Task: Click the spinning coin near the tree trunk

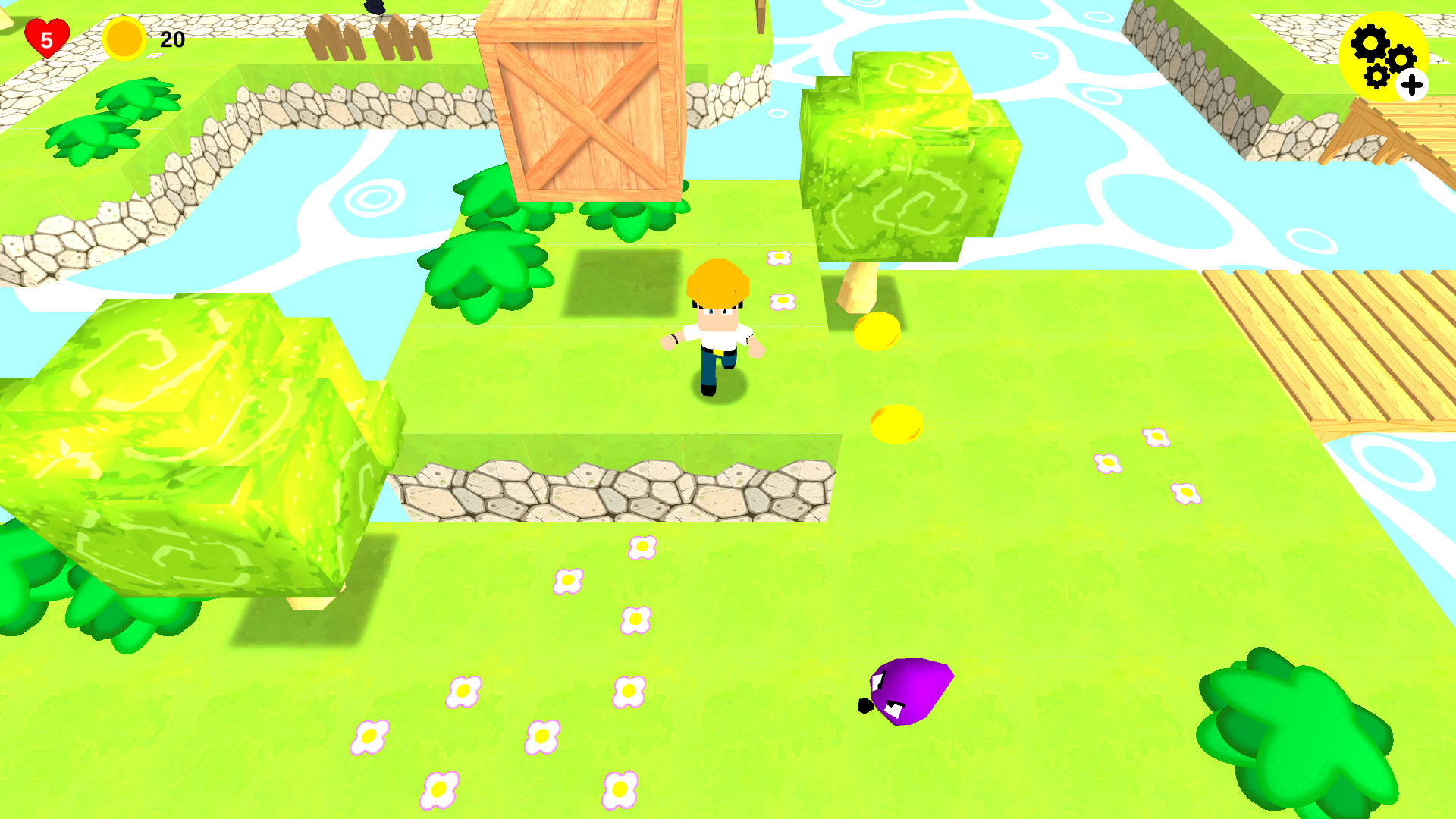Action: (880, 329)
